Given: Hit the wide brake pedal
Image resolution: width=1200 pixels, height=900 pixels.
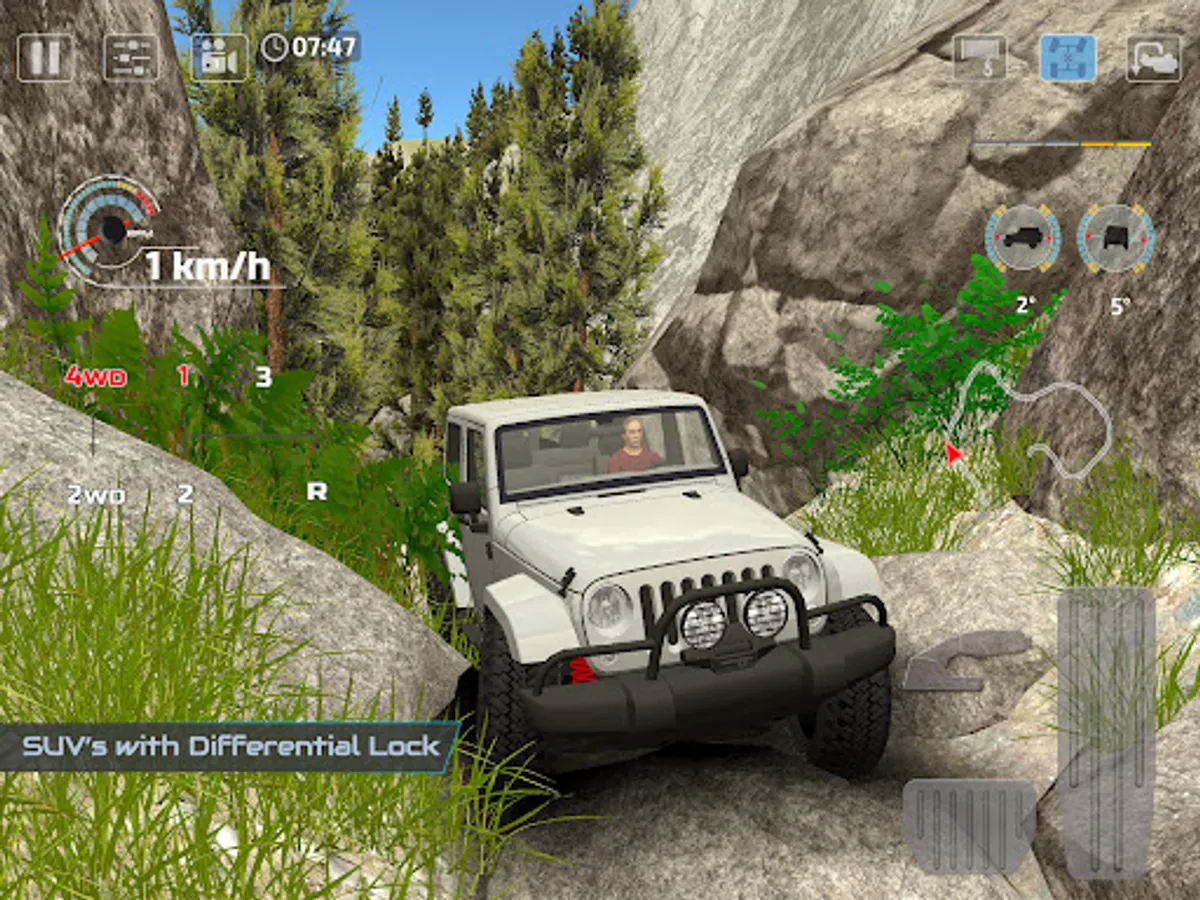Looking at the screenshot, I should click(x=968, y=824).
